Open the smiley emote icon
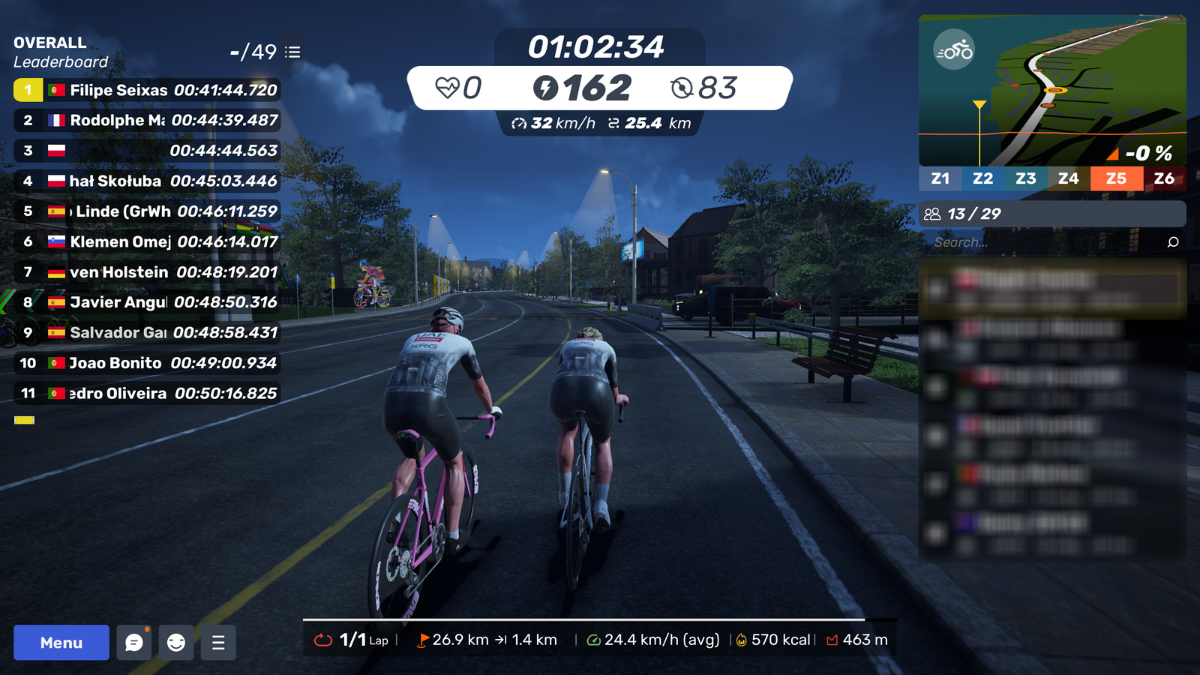The width and height of the screenshot is (1200, 675). [x=176, y=643]
